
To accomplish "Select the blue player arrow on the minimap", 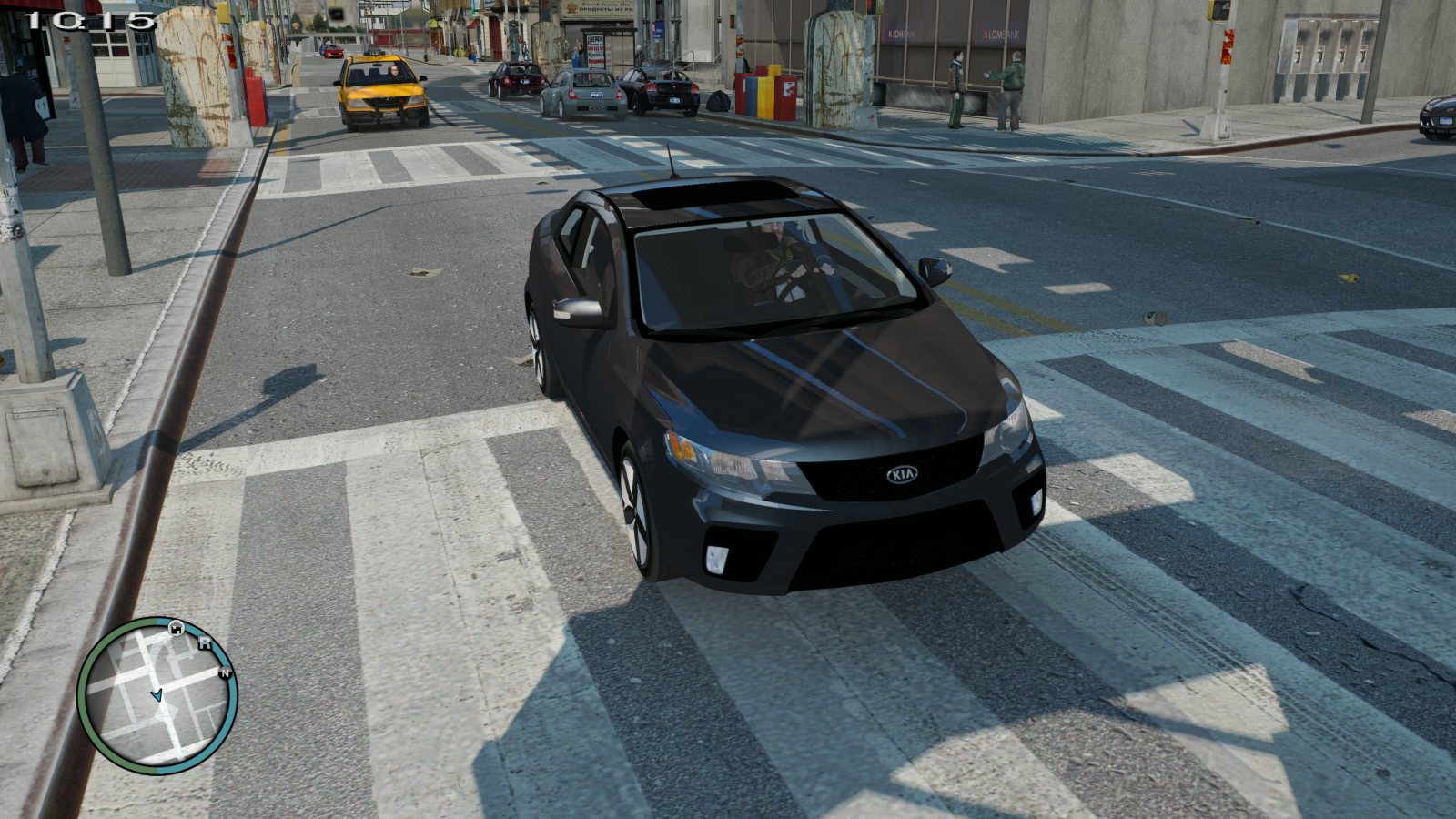I will click(157, 695).
